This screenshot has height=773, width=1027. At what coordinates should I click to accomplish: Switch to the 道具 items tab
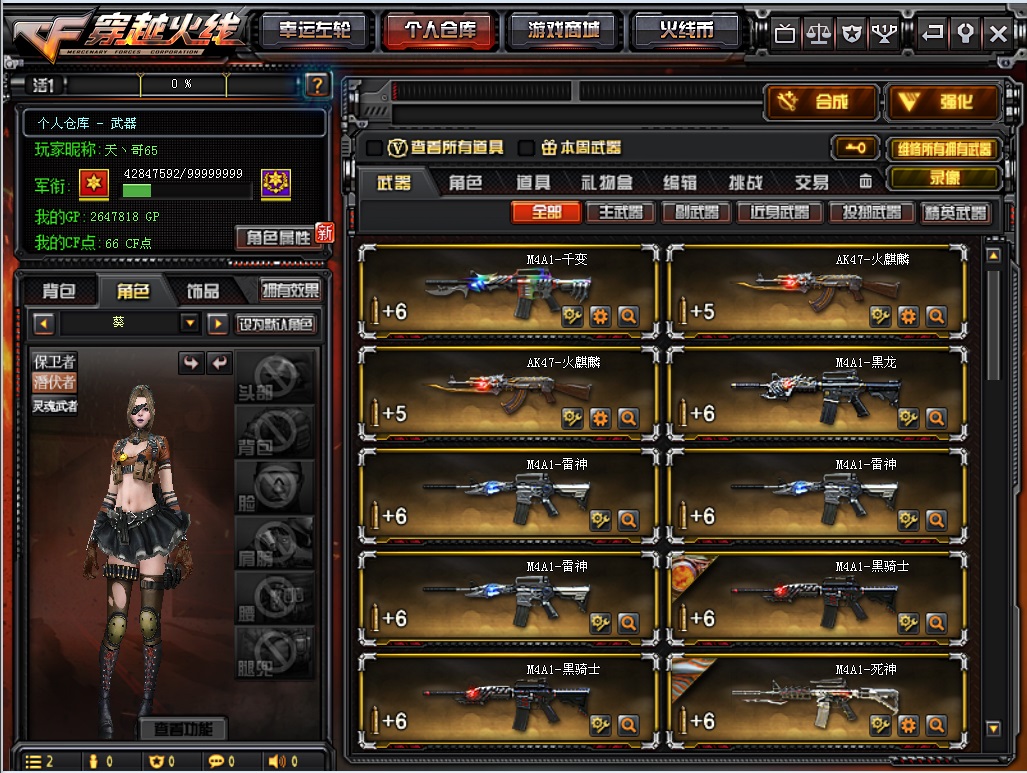pos(533,183)
